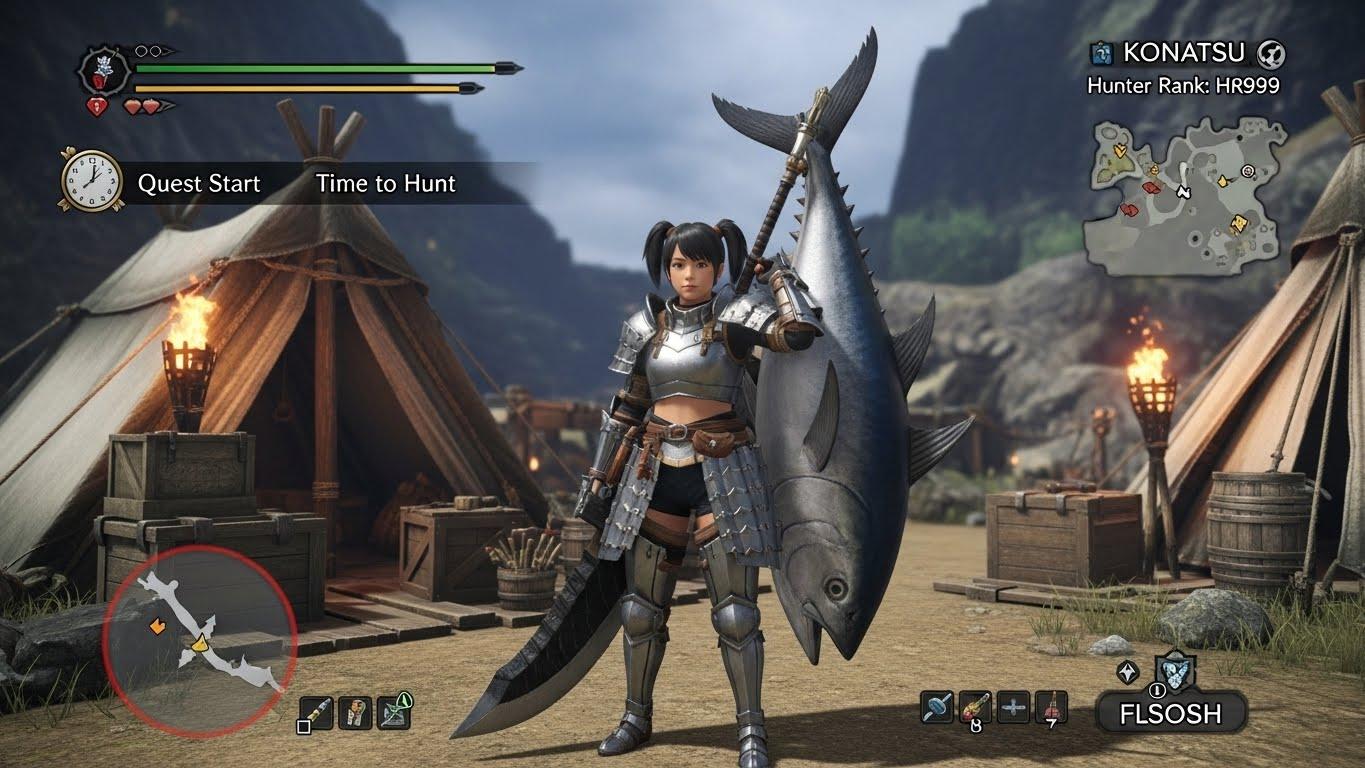The image size is (1365, 768).
Task: Select the blue disc item slot
Action: 936,708
